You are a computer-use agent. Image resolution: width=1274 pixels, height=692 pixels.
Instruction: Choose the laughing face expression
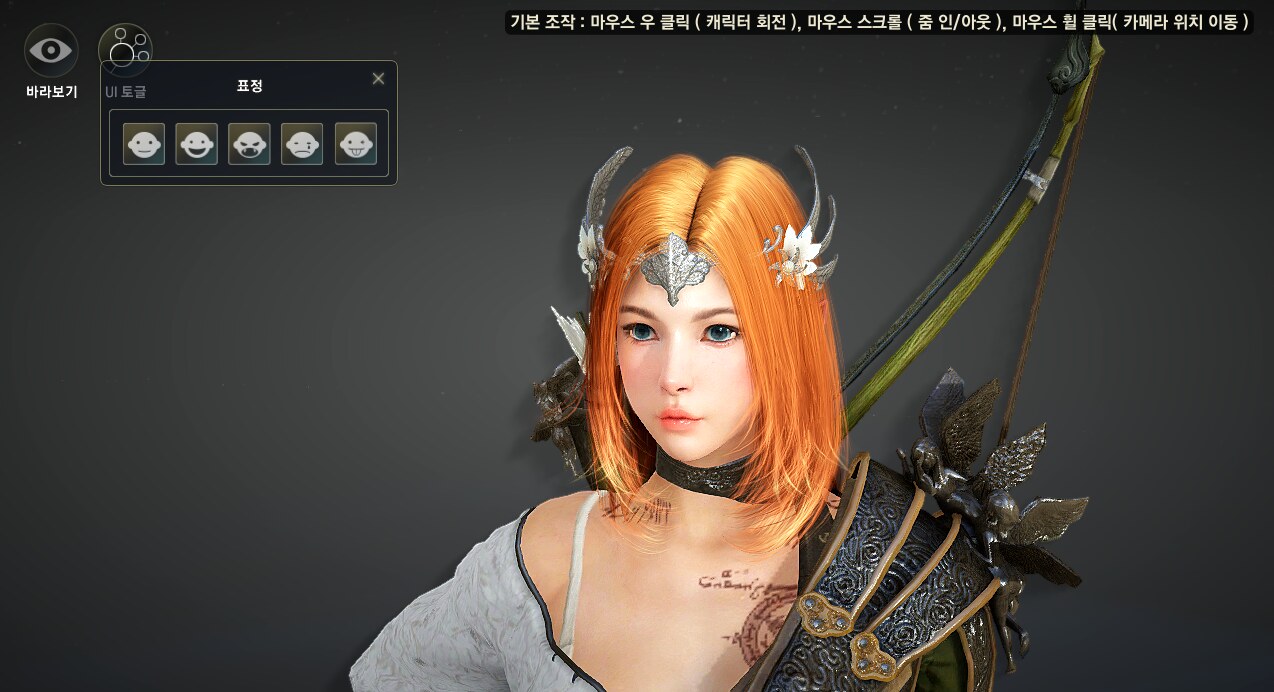coord(196,144)
